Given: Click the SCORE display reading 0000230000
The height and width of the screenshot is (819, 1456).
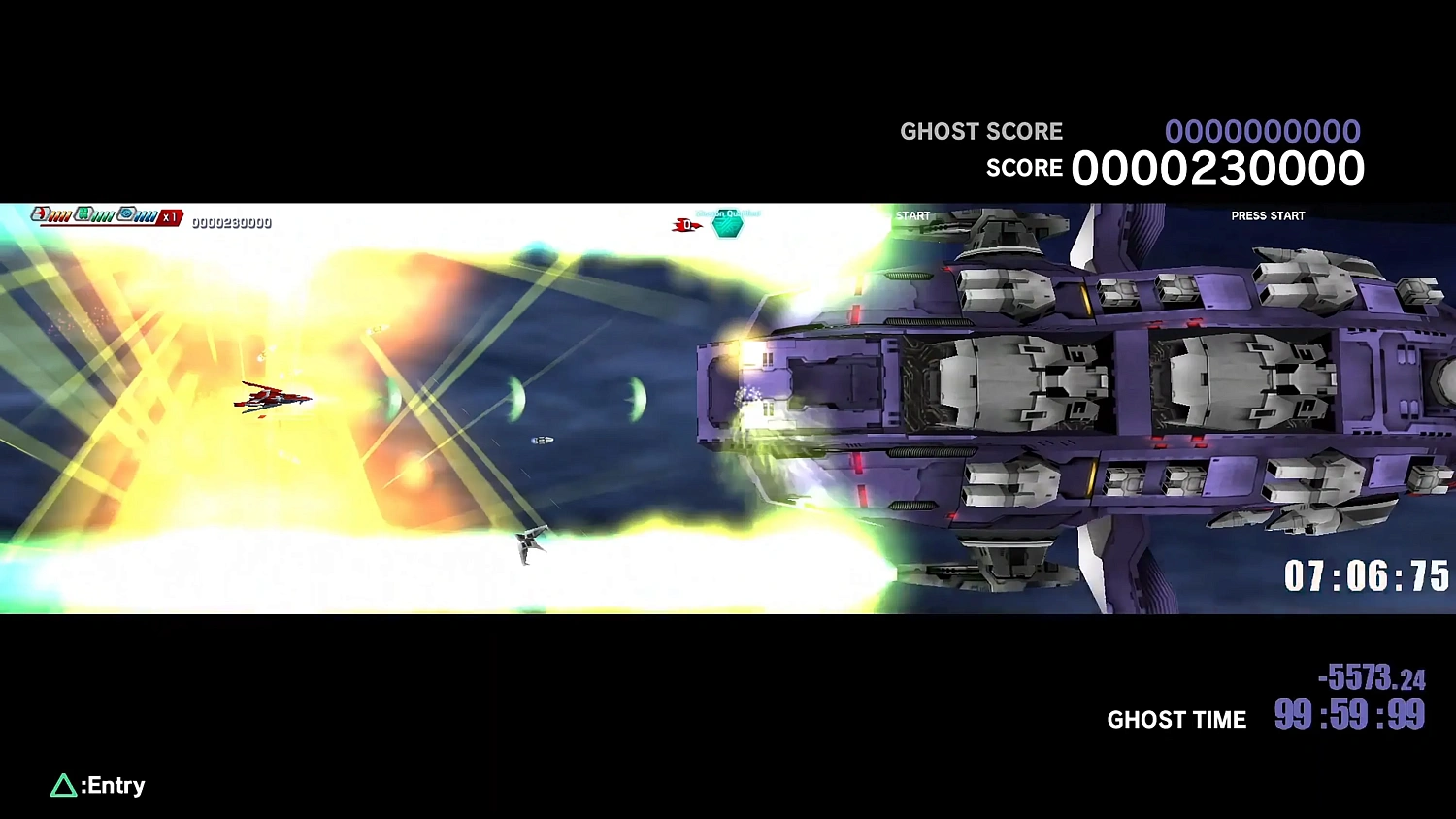Looking at the screenshot, I should (x=1217, y=167).
